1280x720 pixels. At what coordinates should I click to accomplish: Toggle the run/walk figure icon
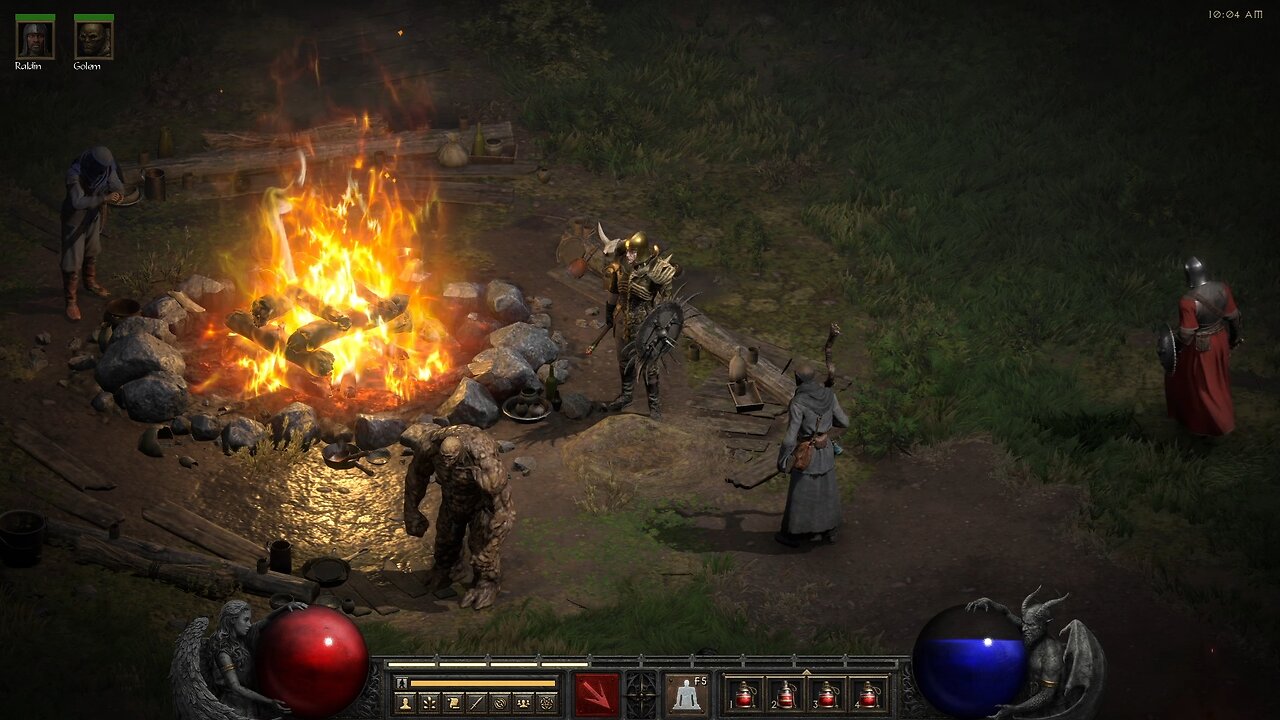[402, 683]
